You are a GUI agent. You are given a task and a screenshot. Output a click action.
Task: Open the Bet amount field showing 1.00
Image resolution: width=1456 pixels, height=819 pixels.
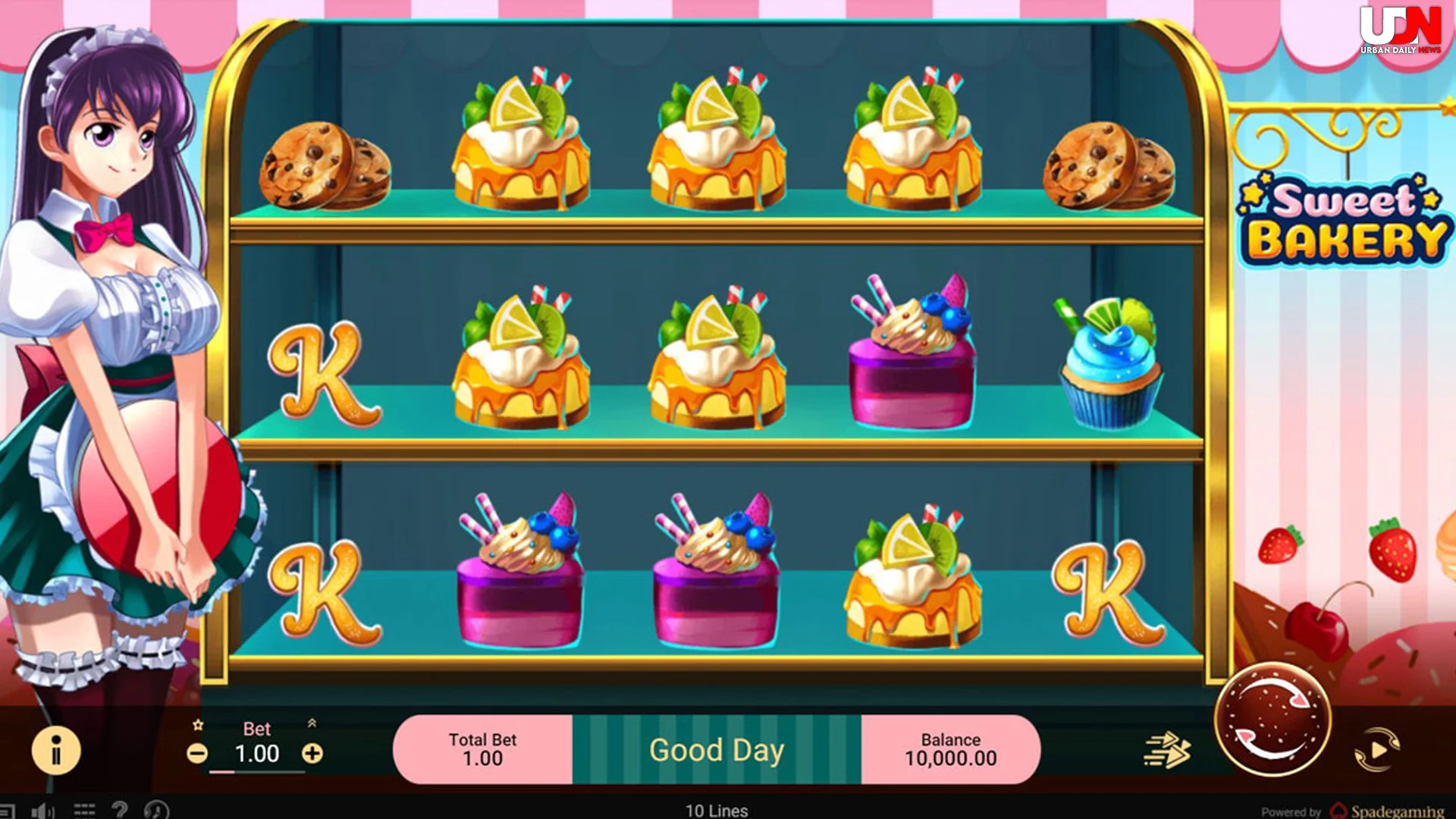258,753
